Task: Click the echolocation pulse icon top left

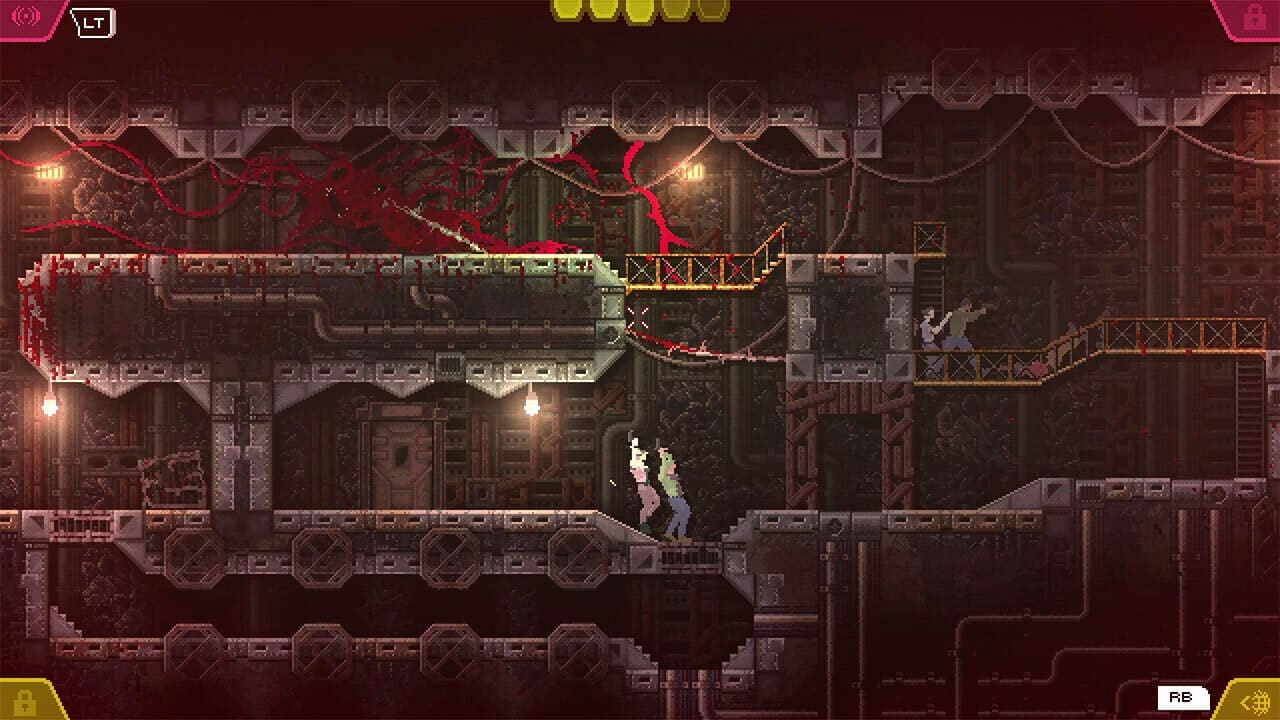Action: tap(24, 16)
